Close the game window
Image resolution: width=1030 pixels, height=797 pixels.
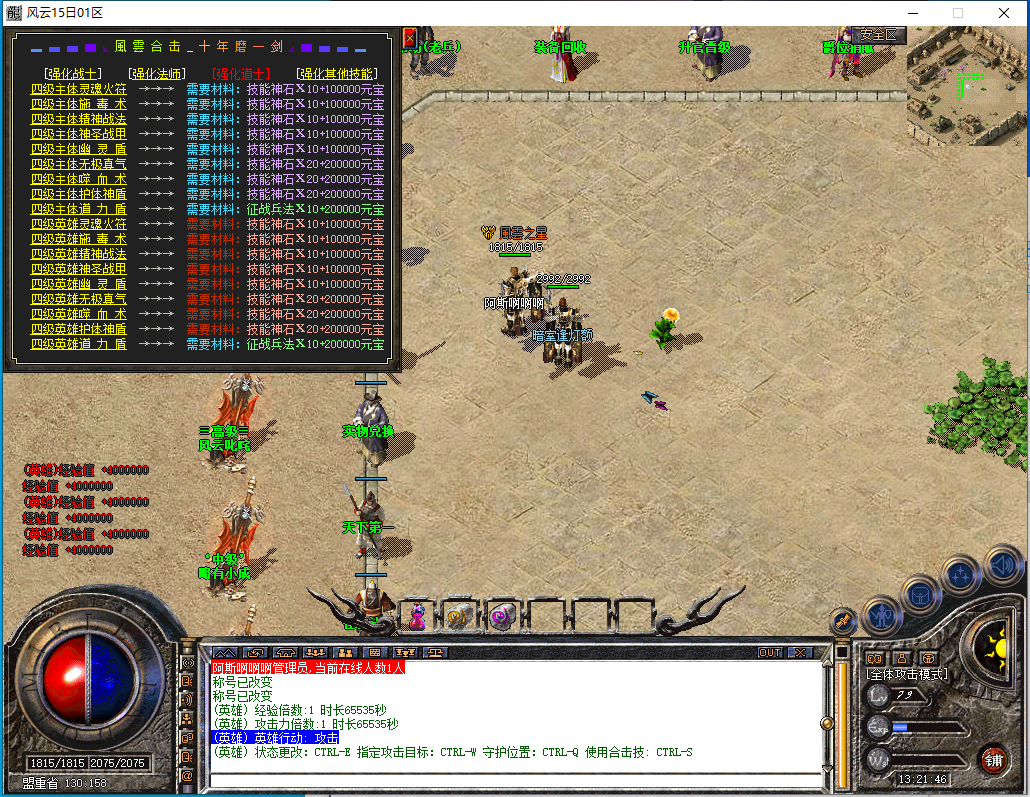tap(1004, 13)
